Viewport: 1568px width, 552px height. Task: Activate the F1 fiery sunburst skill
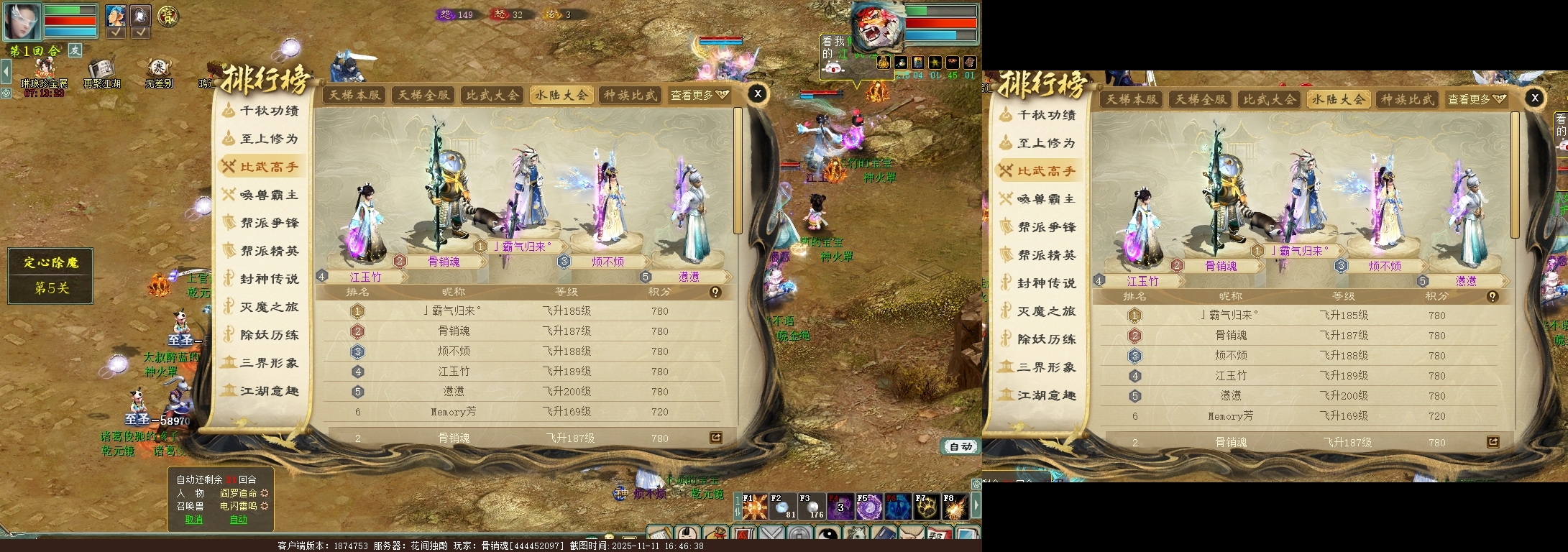[755, 507]
